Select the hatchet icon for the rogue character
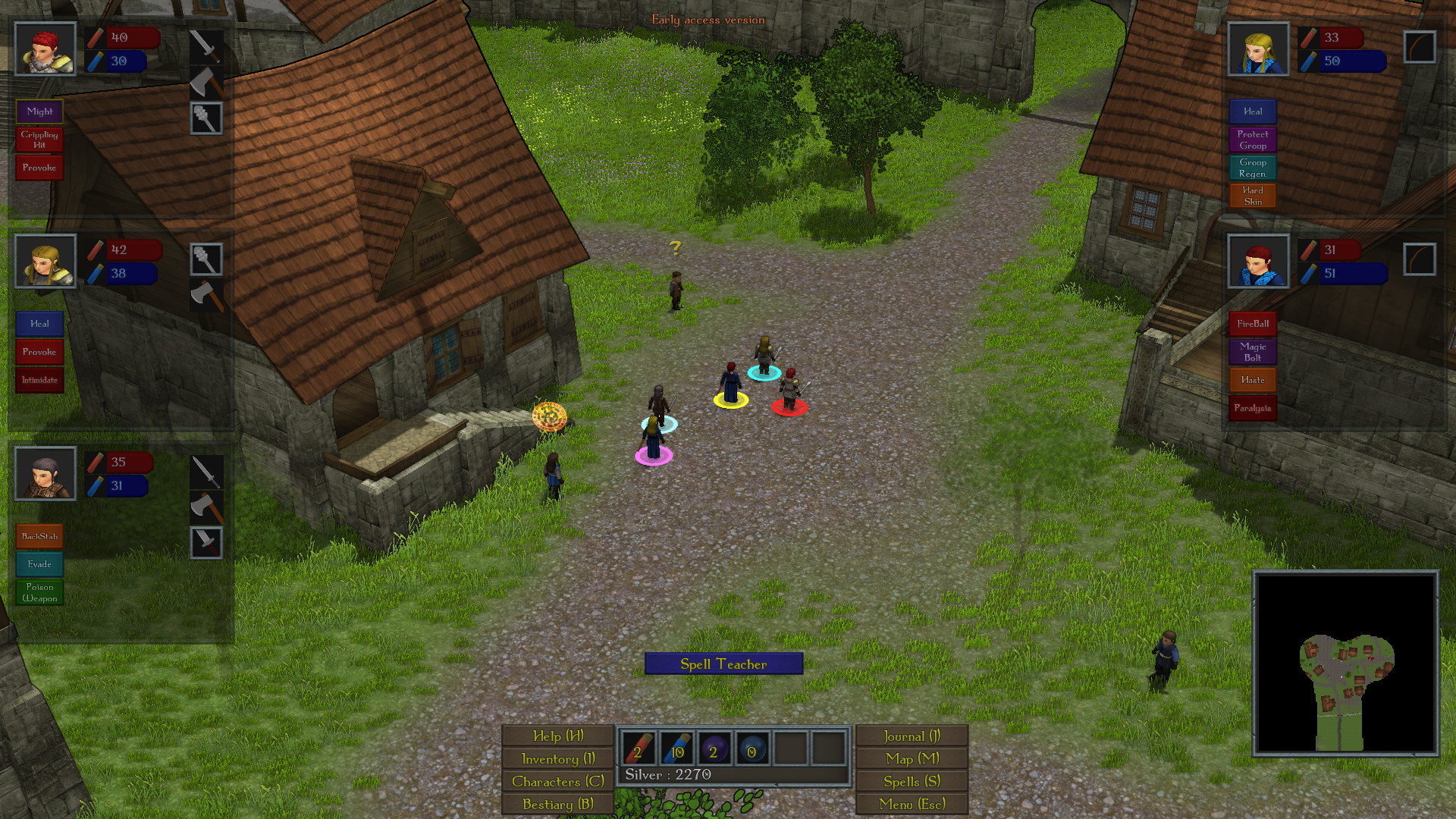1456x819 pixels. 205,507
